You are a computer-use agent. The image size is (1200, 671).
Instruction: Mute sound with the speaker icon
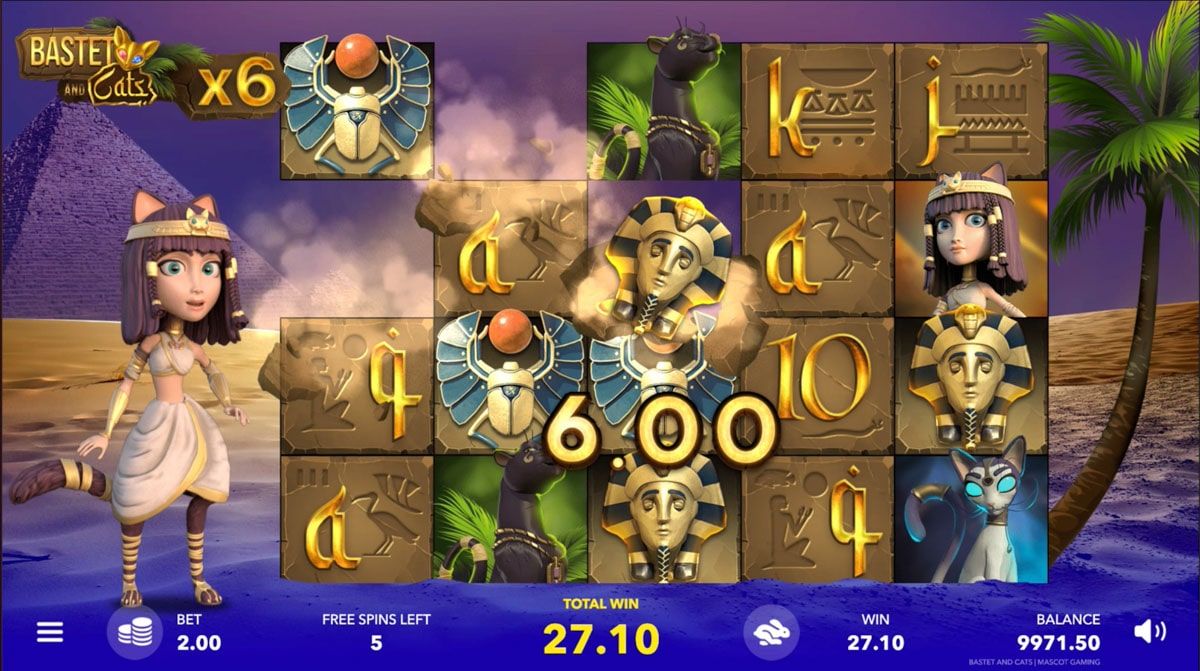click(x=1150, y=631)
